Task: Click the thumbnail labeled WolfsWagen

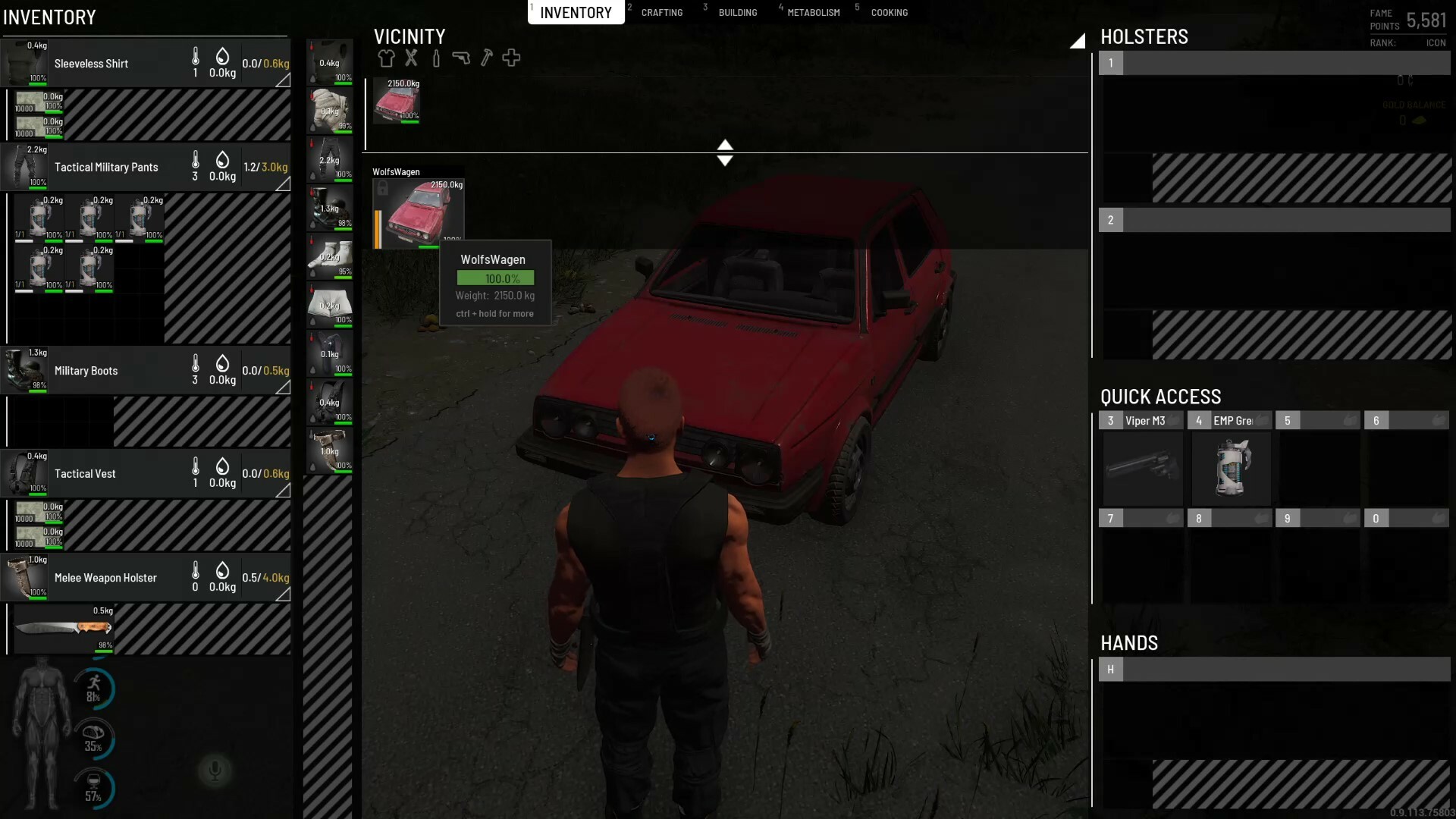Action: pos(419,214)
